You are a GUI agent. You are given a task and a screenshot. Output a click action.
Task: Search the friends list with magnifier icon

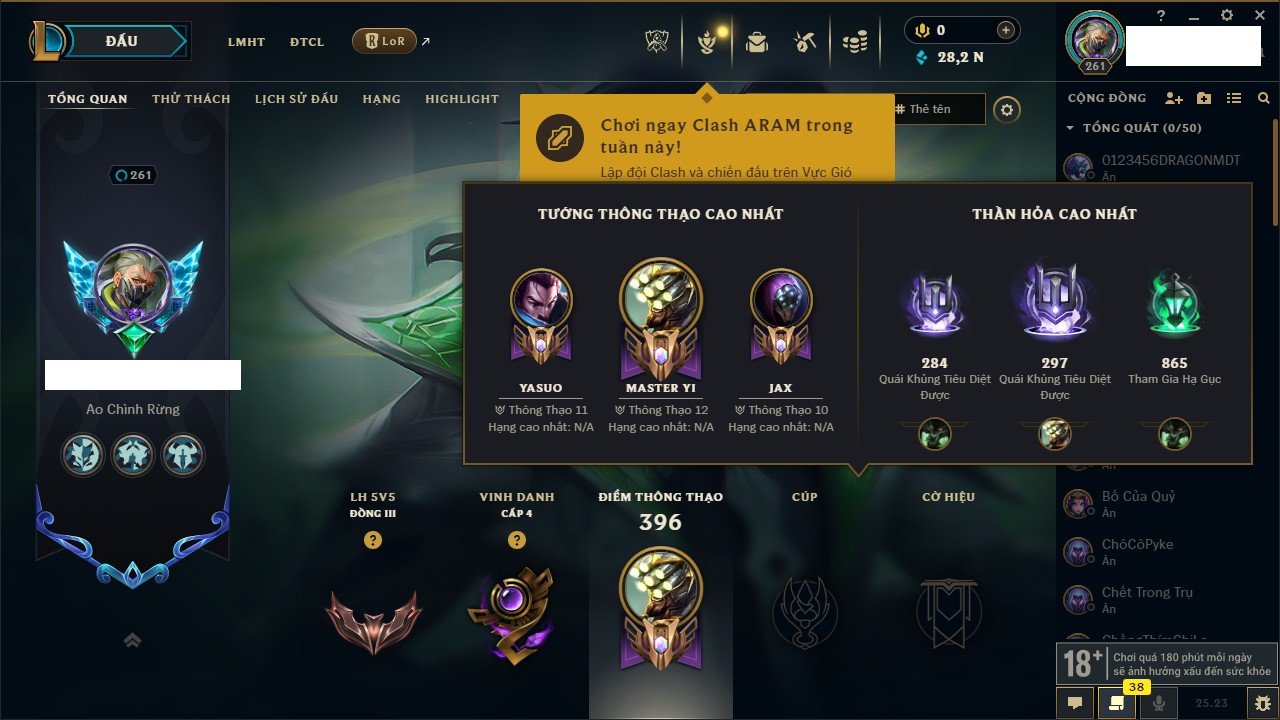(1264, 98)
